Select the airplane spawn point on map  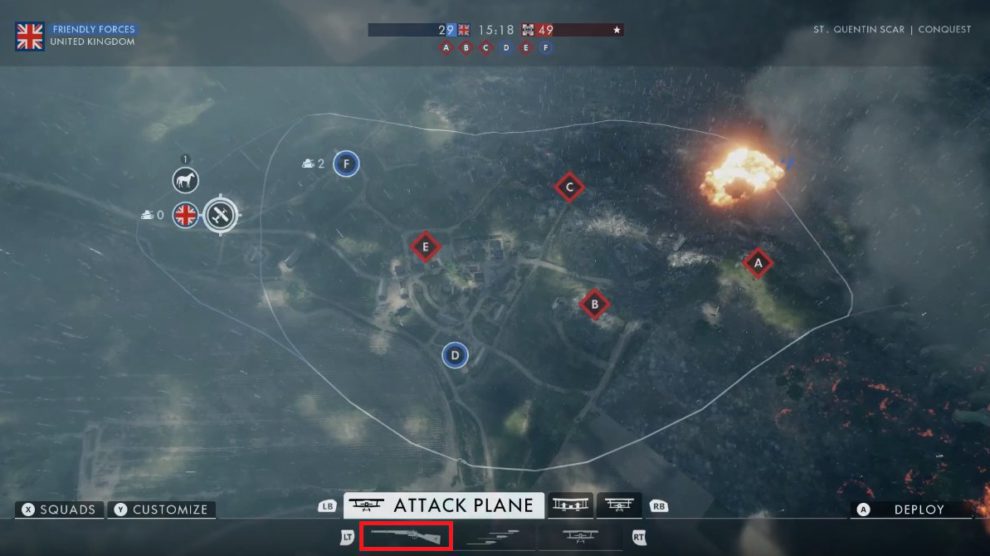pyautogui.click(x=221, y=214)
